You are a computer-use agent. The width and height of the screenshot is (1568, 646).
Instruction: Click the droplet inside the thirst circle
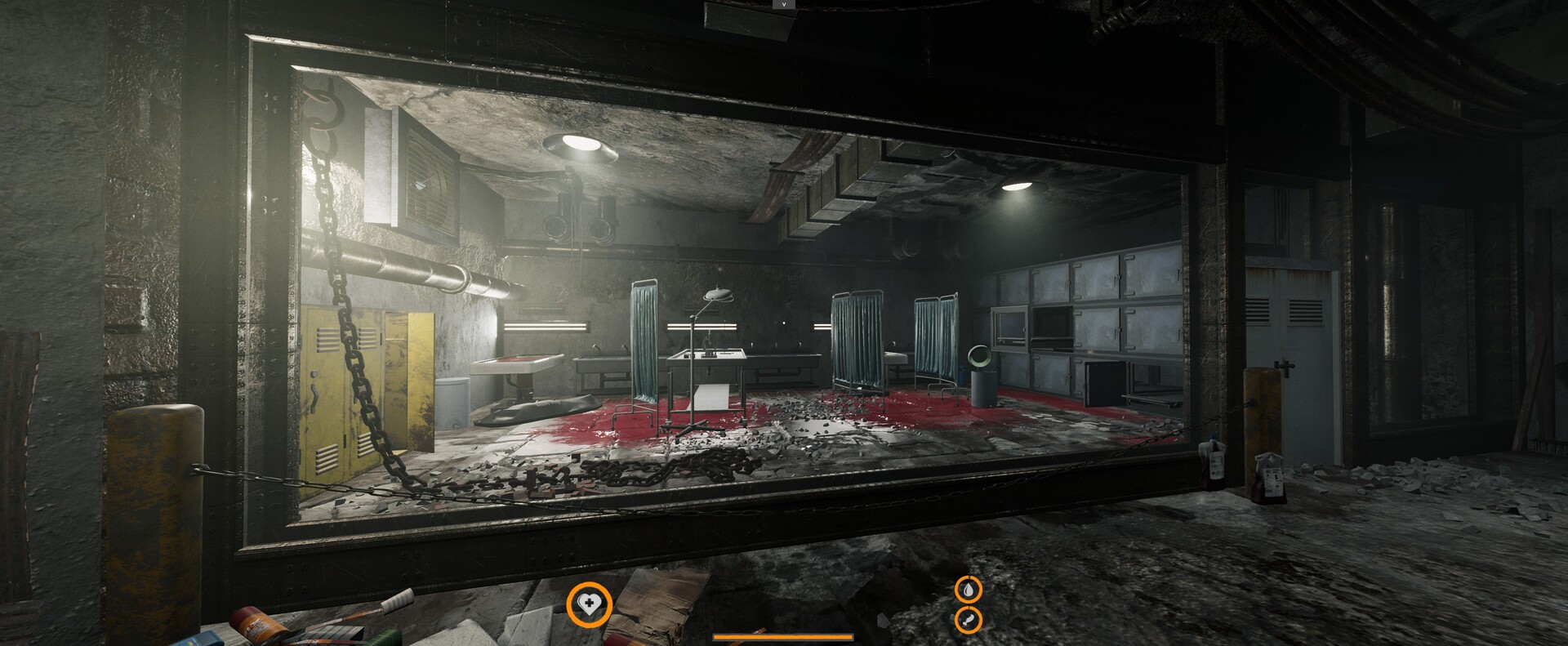point(967,590)
